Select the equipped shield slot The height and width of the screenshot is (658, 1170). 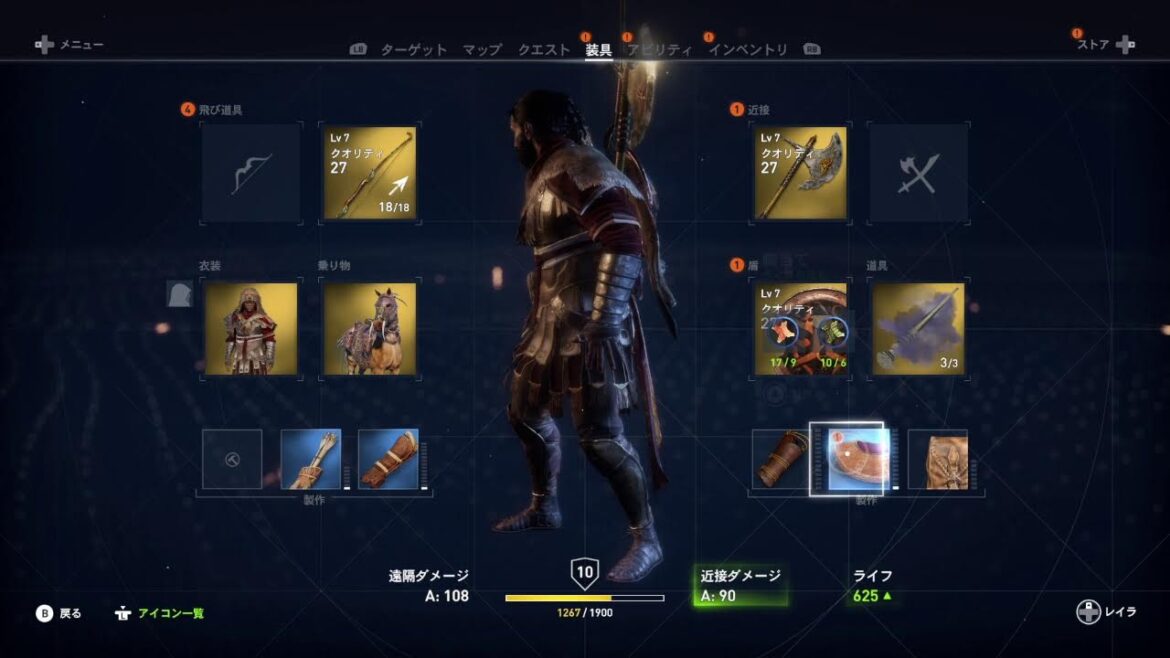pos(801,329)
